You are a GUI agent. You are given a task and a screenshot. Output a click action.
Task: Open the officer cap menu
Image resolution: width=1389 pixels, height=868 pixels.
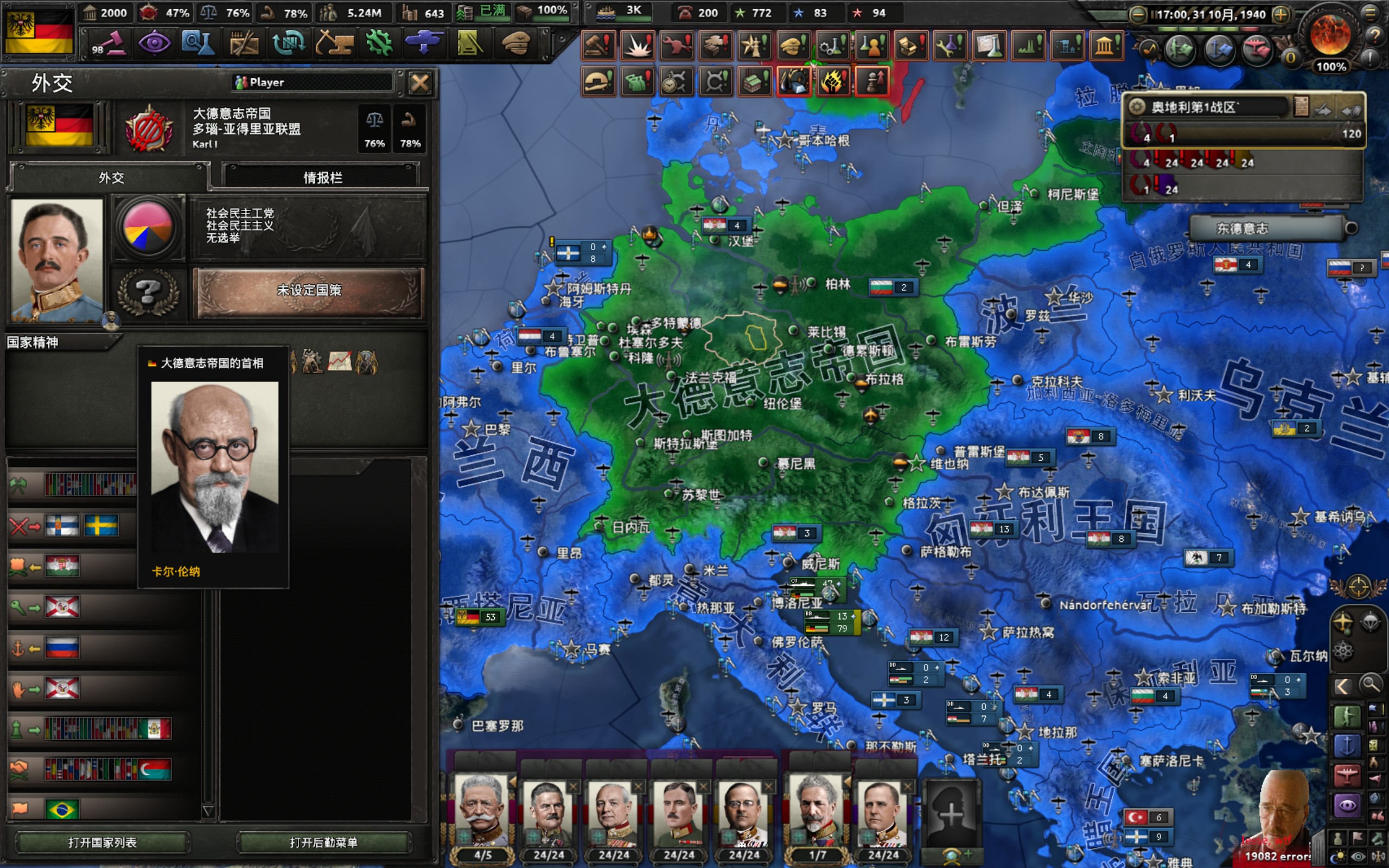click(x=515, y=43)
